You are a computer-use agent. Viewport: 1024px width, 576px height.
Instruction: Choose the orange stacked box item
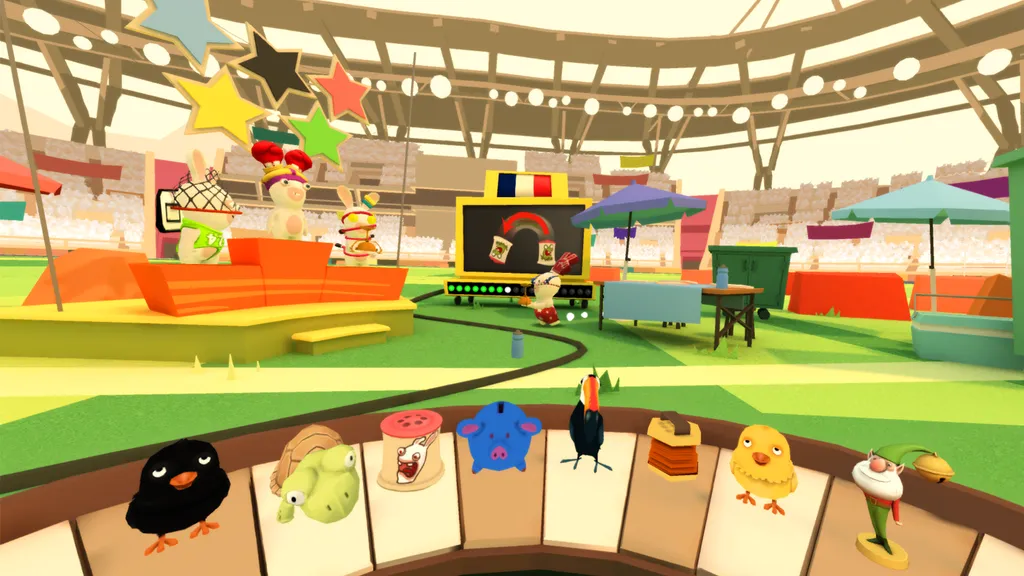click(672, 446)
